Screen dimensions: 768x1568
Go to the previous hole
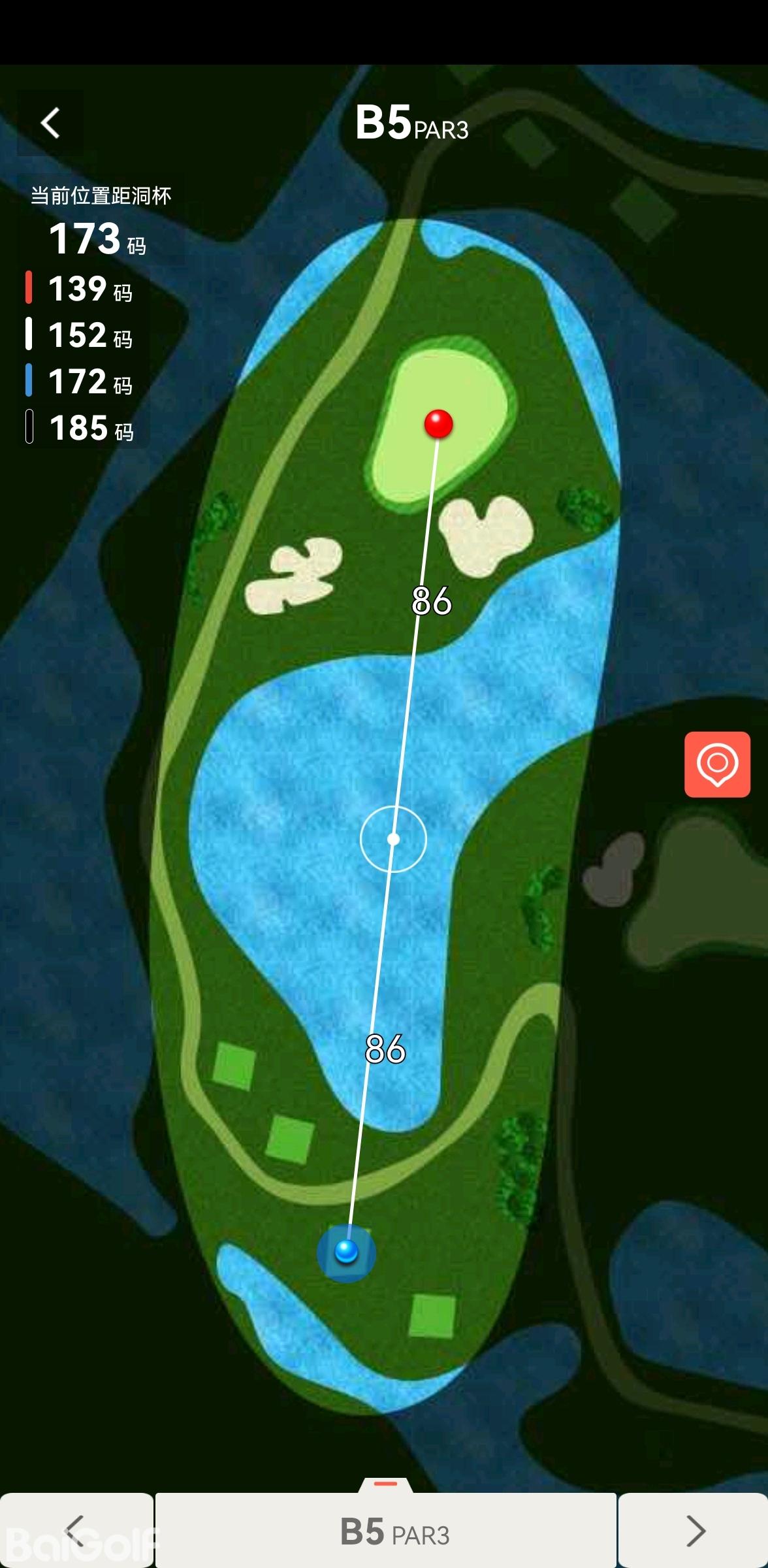pyautogui.click(x=75, y=1530)
